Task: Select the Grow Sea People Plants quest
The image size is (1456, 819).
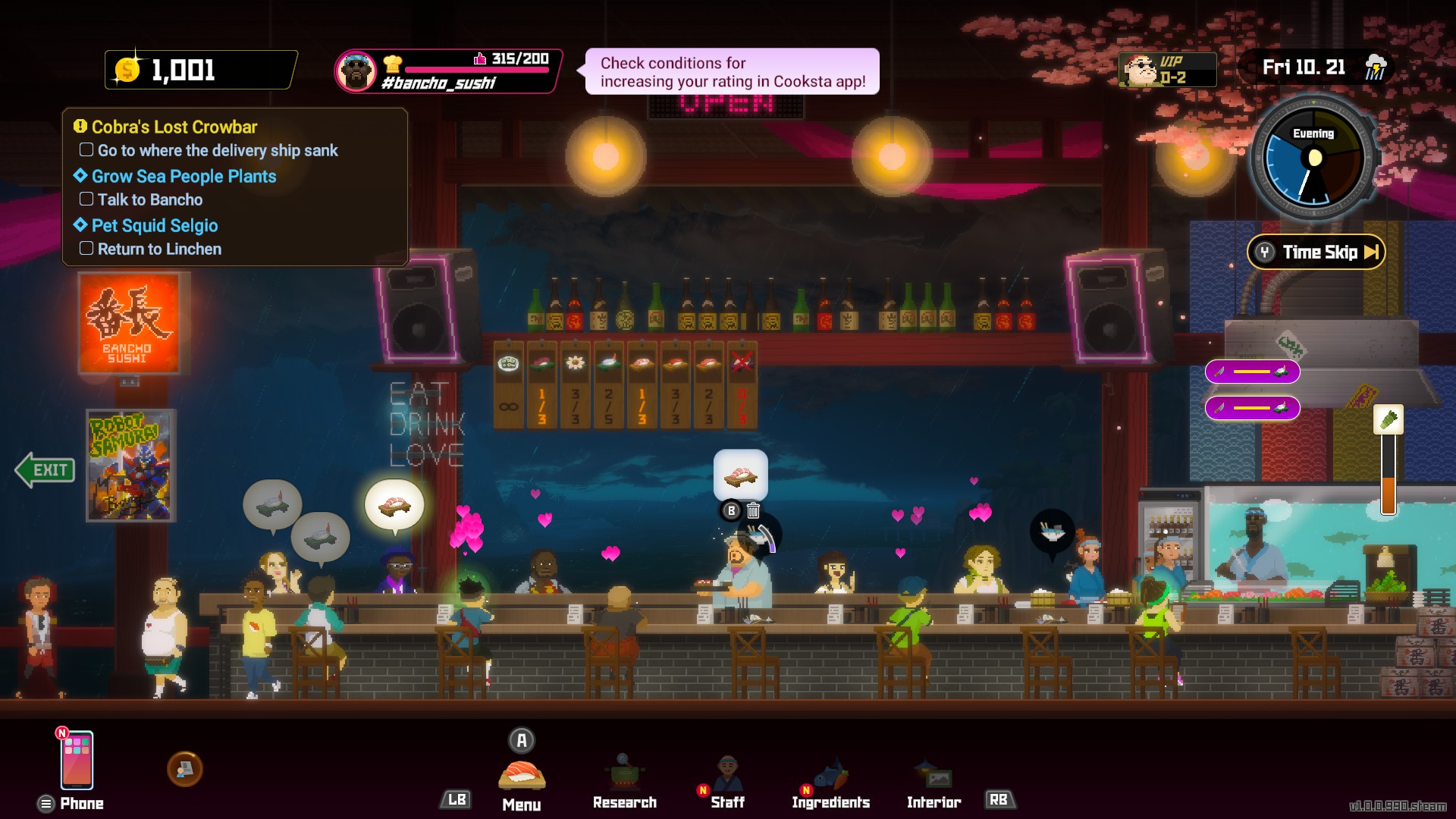Action: [184, 176]
